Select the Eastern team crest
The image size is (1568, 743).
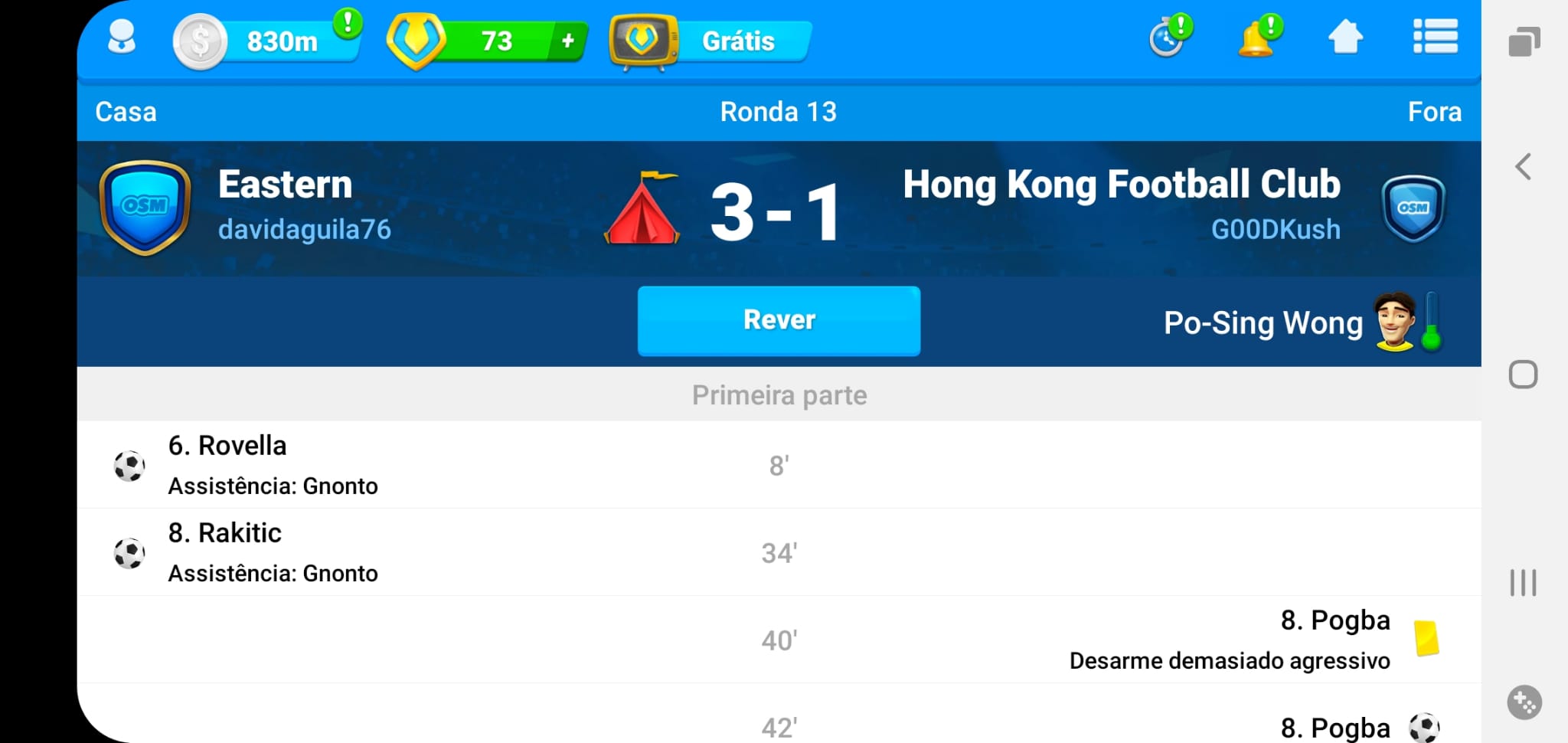145,207
